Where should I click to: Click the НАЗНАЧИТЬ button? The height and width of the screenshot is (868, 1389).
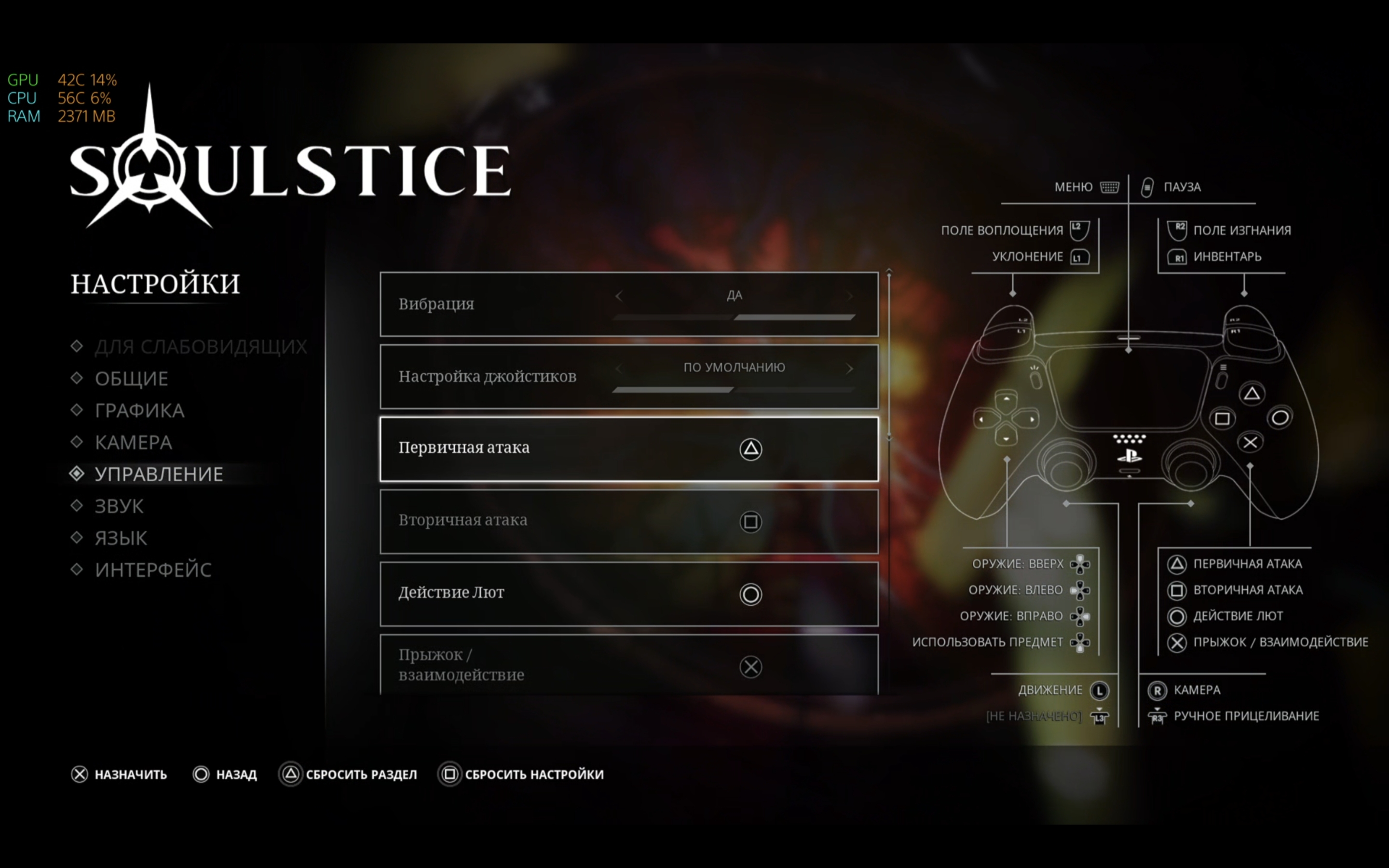click(x=120, y=774)
